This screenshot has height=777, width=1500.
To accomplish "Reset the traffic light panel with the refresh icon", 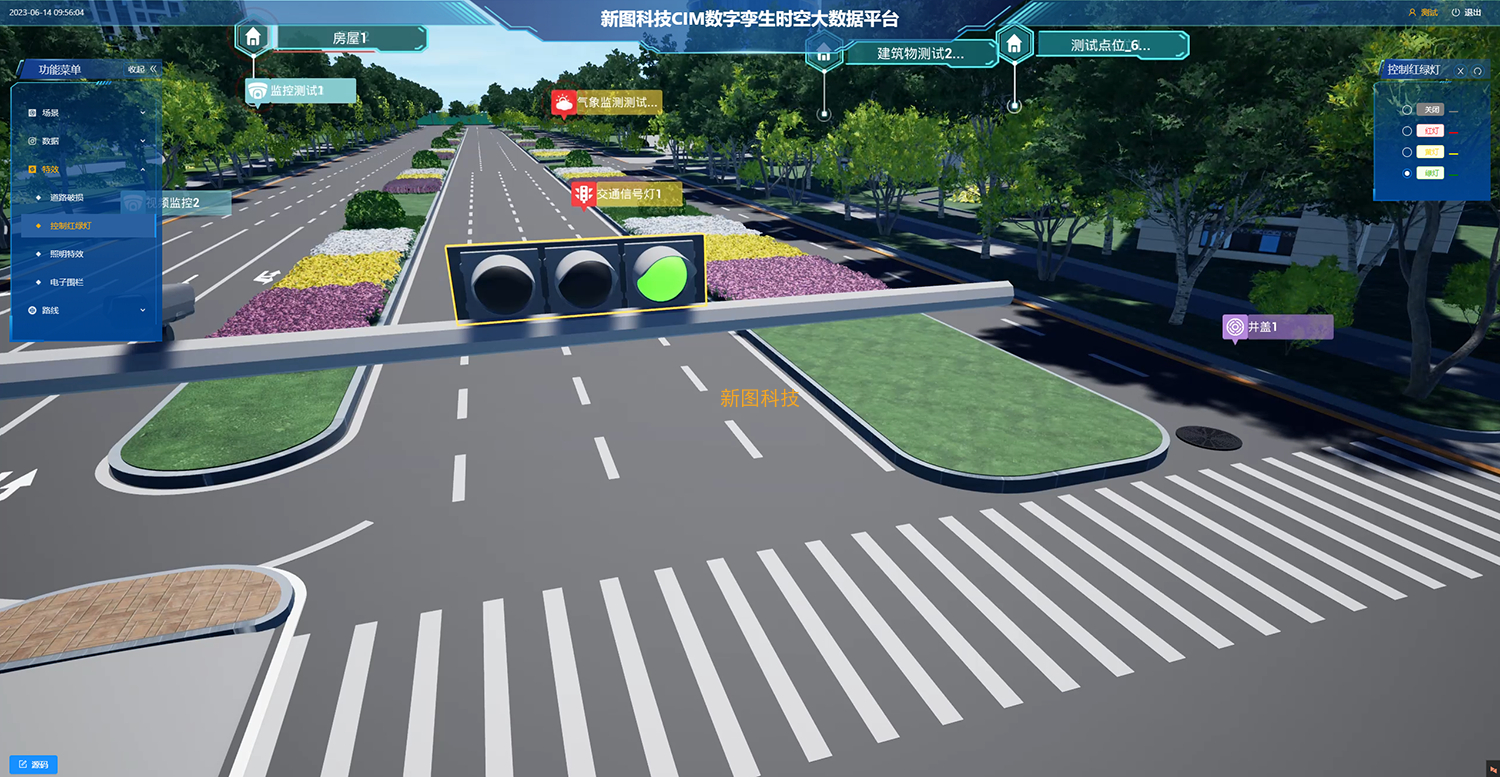I will 1477,71.
